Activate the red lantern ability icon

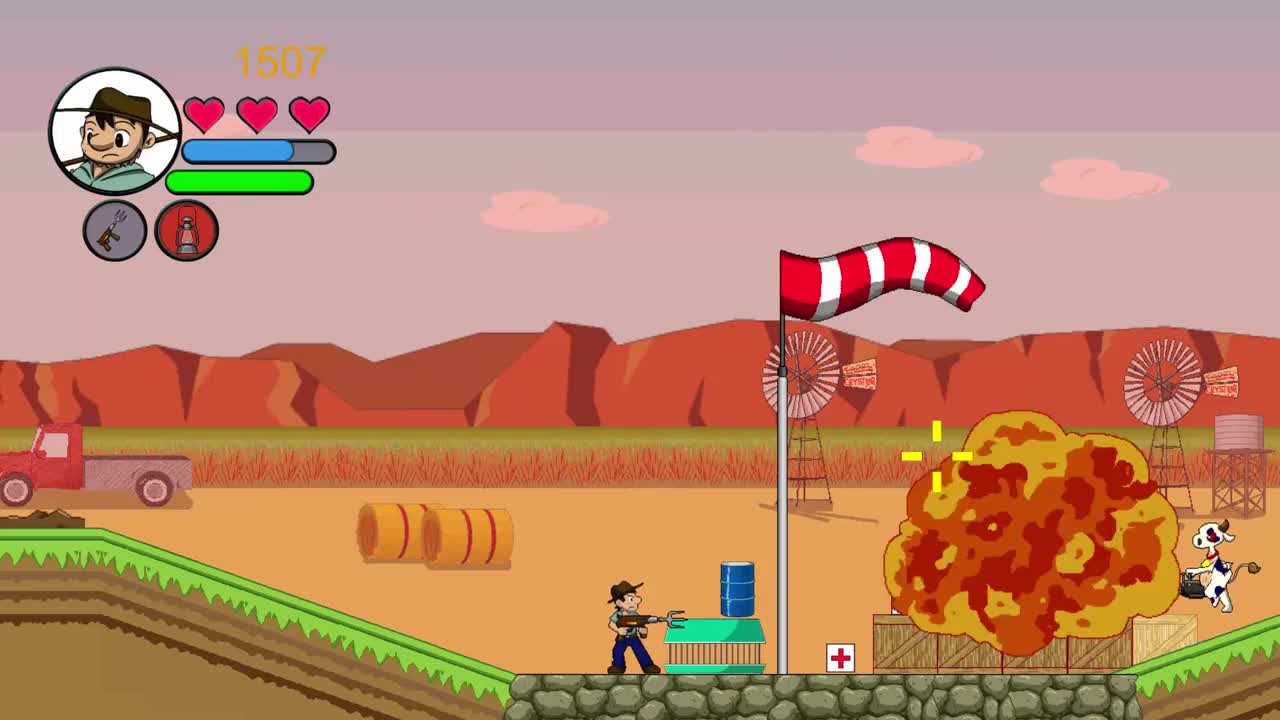(x=187, y=230)
